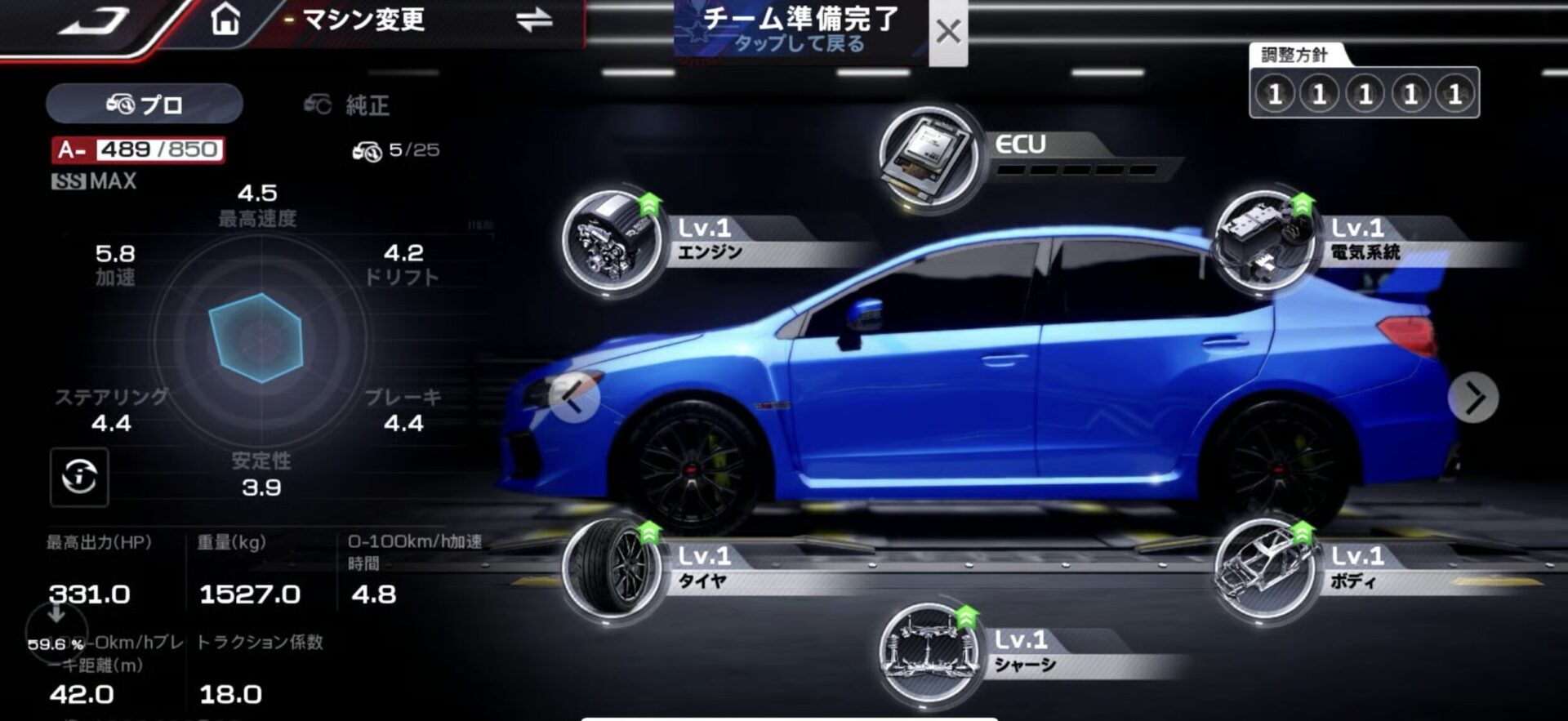This screenshot has height=721, width=1568.
Task: Dismiss the team ready notification with X
Action: click(x=947, y=33)
